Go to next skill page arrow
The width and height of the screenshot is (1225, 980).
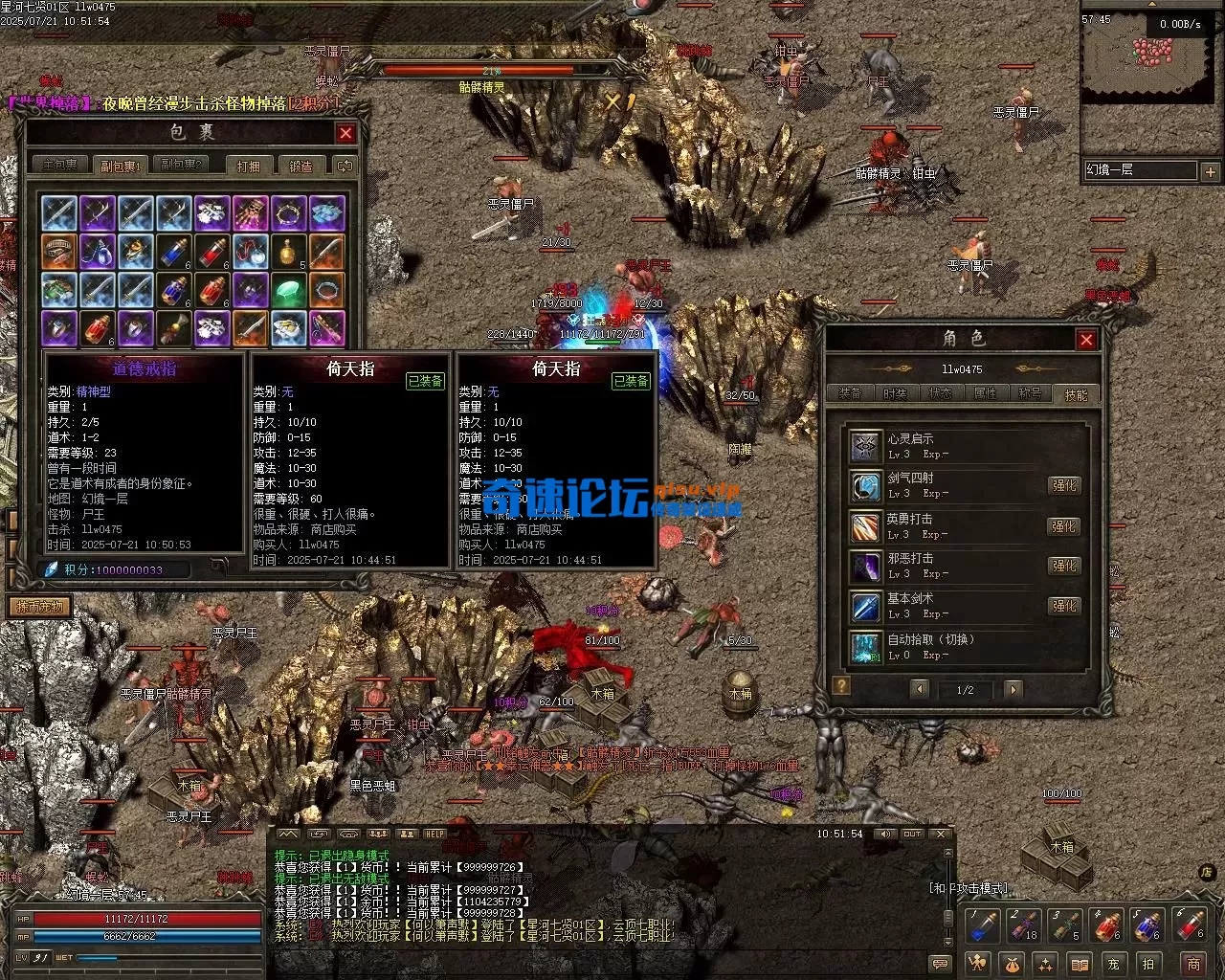pyautogui.click(x=1013, y=689)
